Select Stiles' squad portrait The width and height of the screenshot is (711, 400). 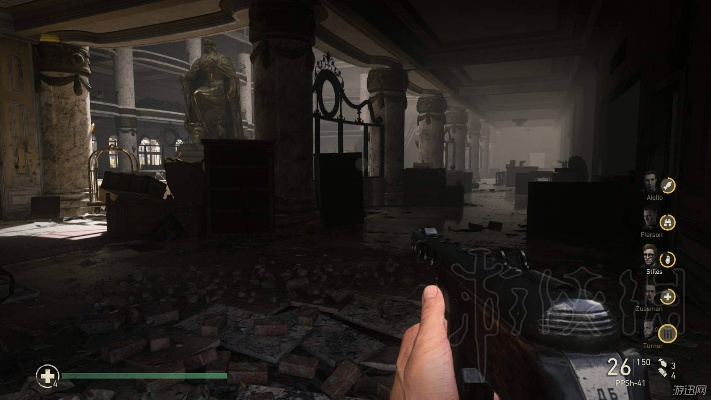(x=651, y=257)
